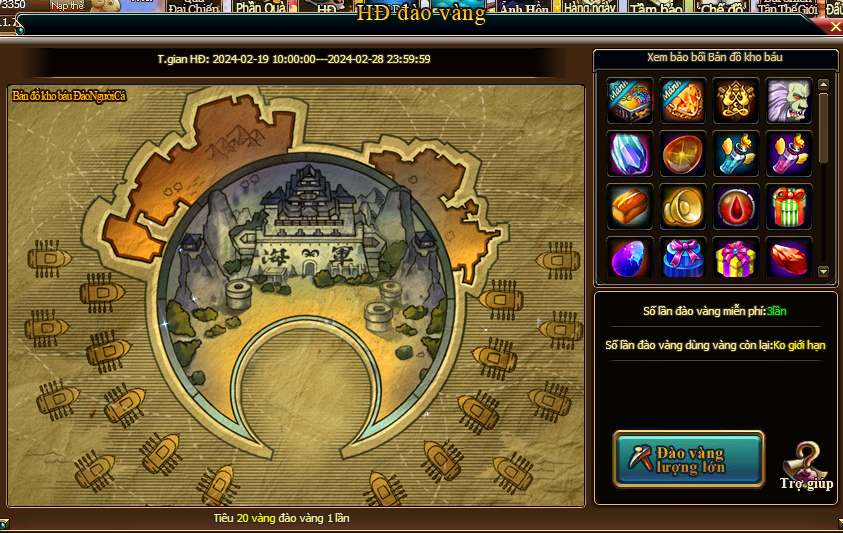The height and width of the screenshot is (533, 843).
Task: View the golden emblem reward
Action: coord(736,101)
